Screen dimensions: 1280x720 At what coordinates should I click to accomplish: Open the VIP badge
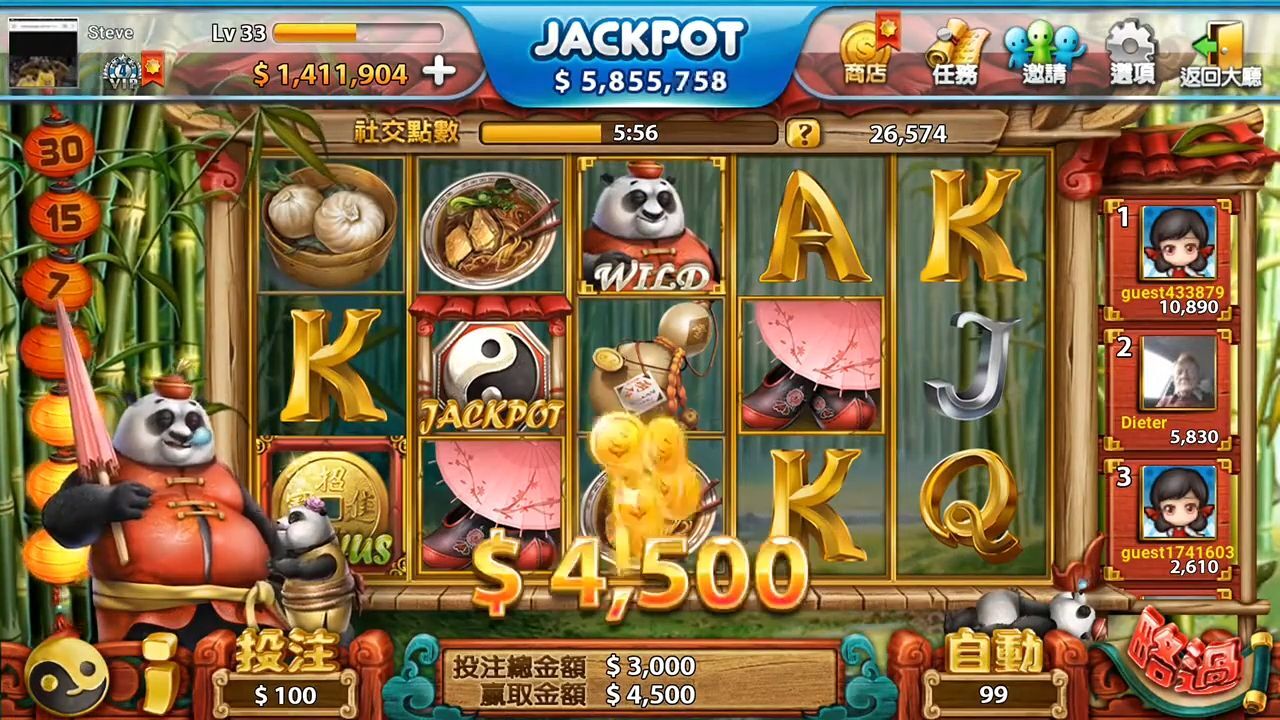coord(122,72)
